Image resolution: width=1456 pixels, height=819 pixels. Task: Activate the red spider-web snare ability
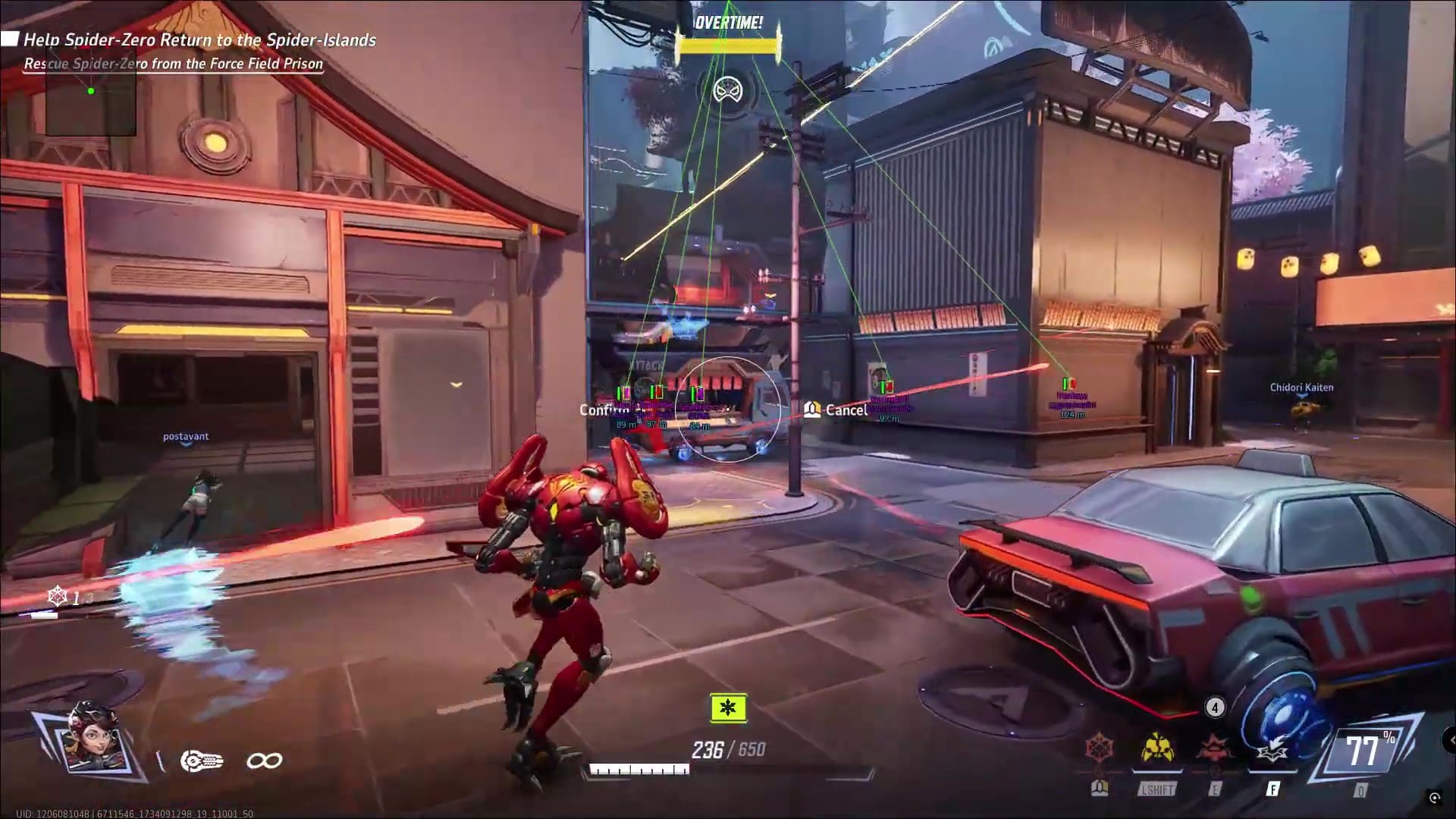point(1100,749)
